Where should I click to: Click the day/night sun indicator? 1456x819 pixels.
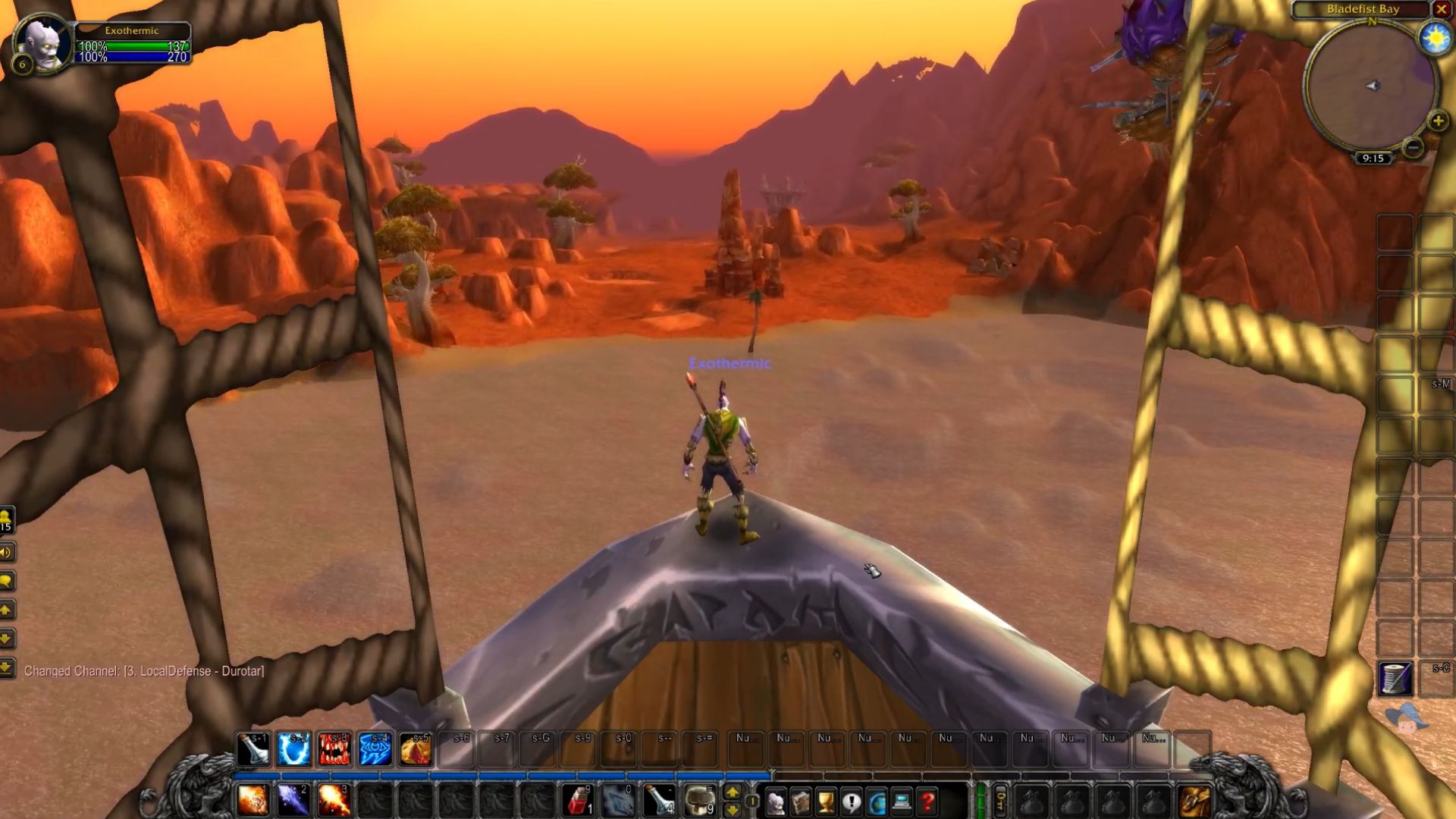click(1435, 38)
